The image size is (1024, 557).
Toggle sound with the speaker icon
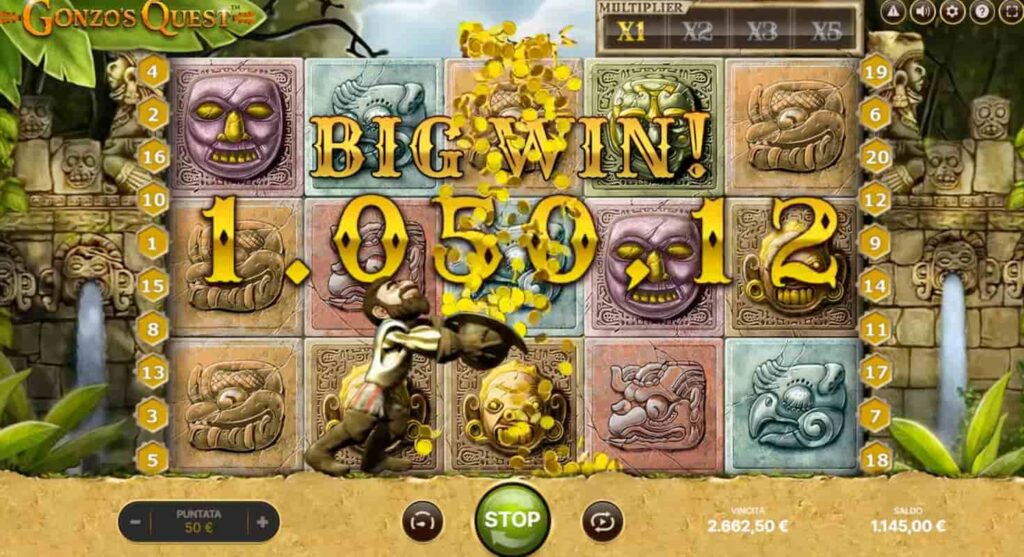pyautogui.click(x=922, y=12)
